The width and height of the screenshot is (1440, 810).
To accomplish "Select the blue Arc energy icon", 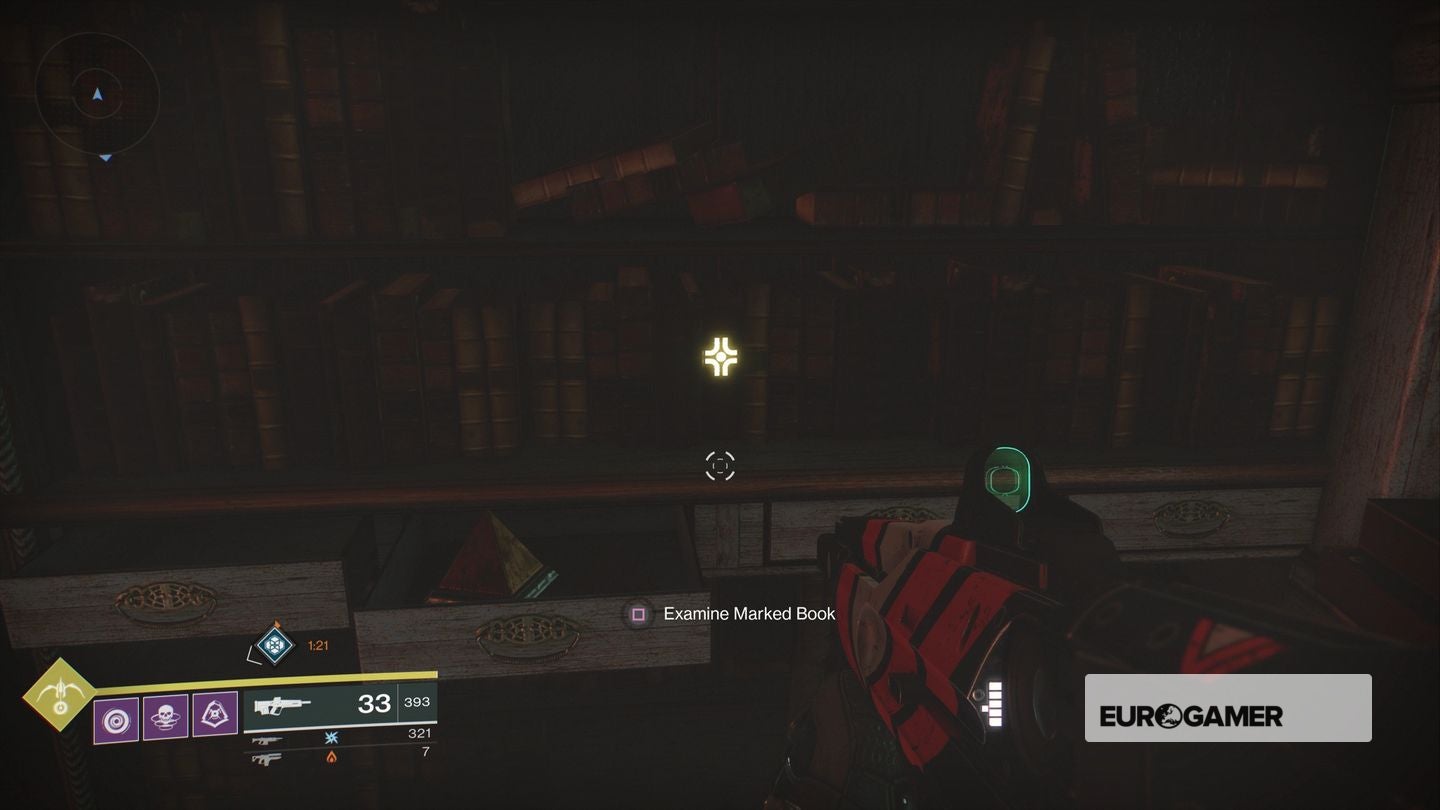I will (332, 739).
